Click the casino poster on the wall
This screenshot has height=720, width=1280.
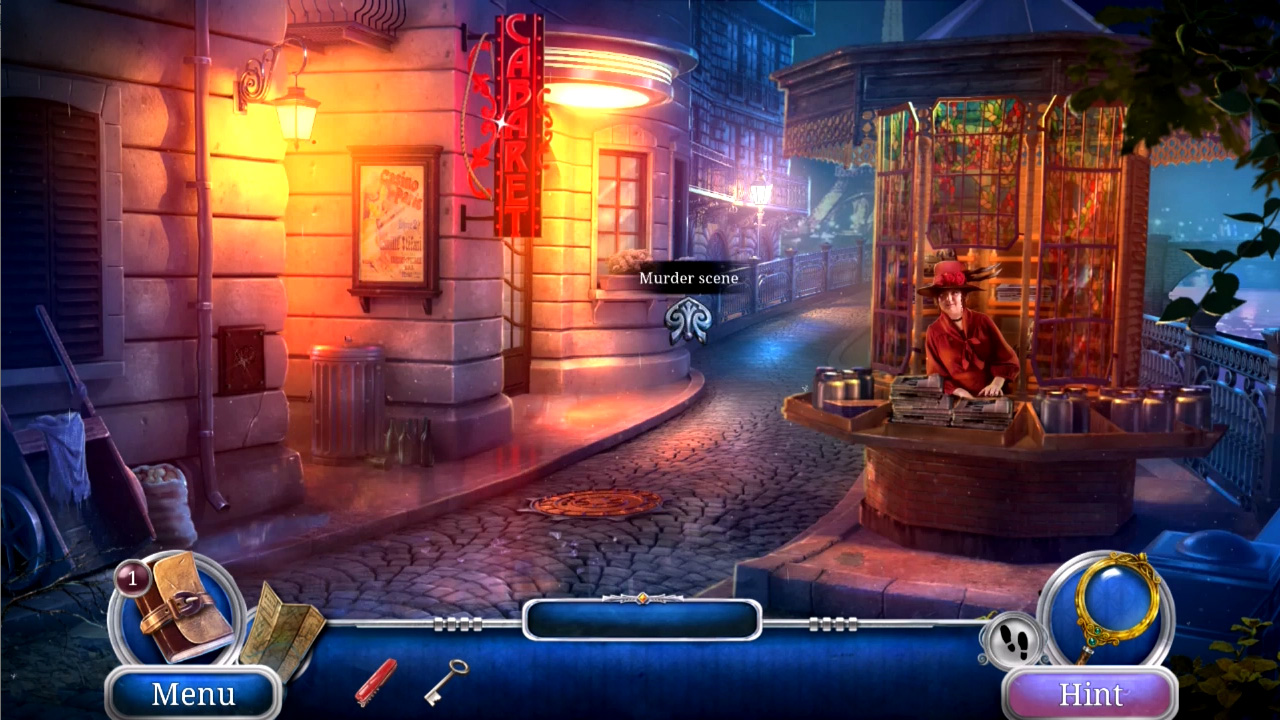coord(393,215)
